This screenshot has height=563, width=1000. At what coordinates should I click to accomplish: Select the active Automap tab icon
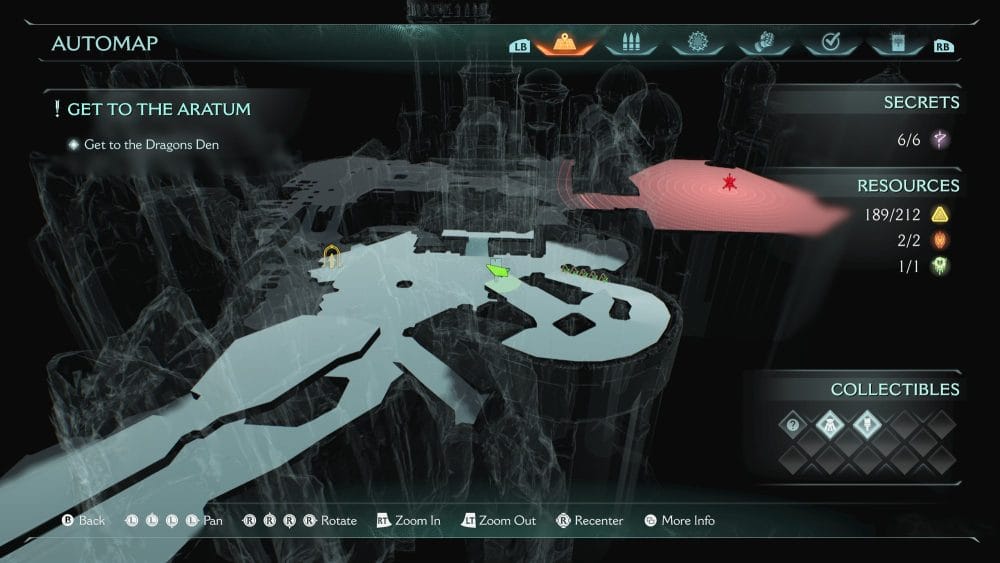pyautogui.click(x=564, y=43)
